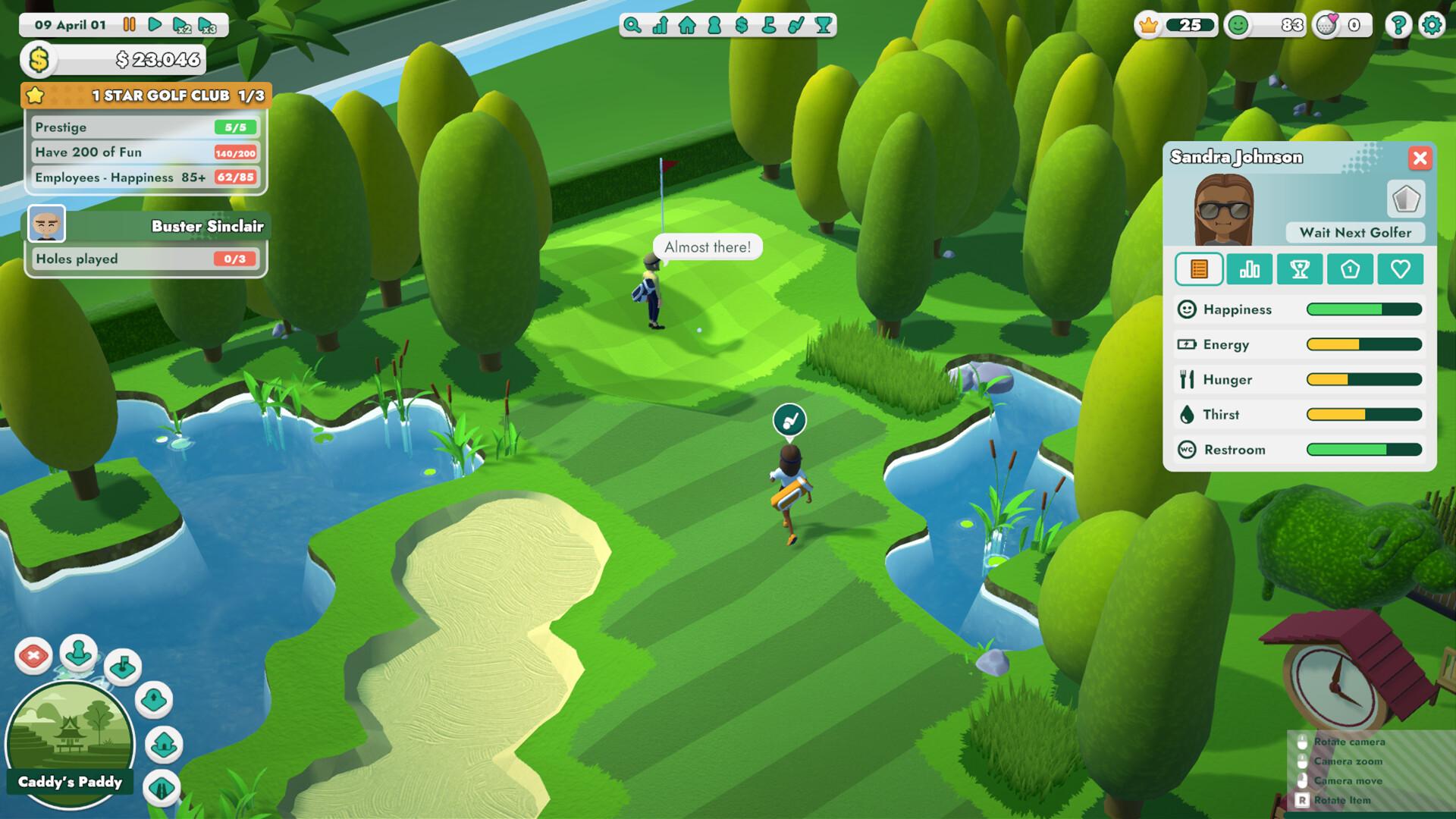Viewport: 1456px width, 819px height.
Task: Enable x2 game speed
Action: [182, 24]
